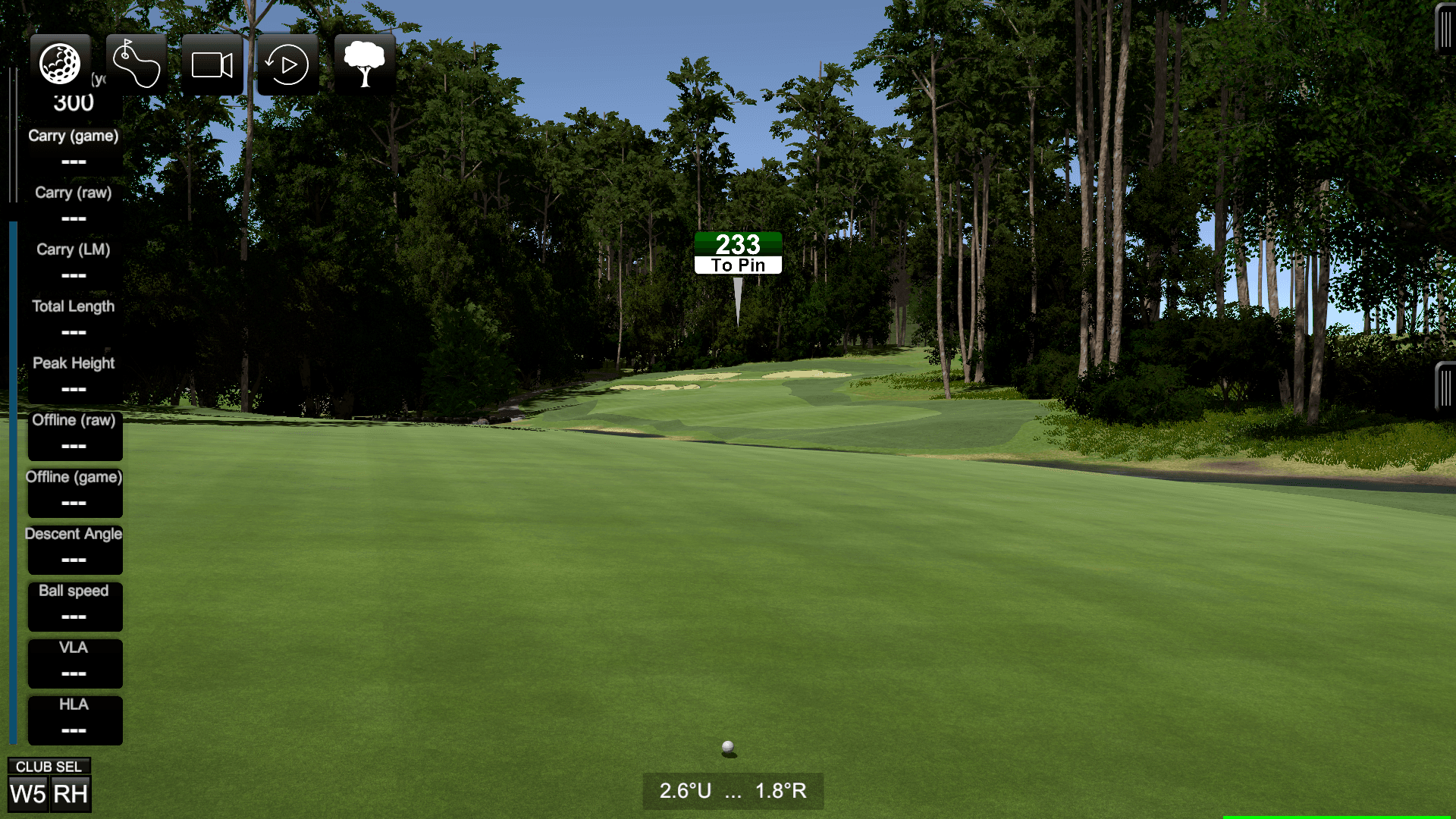Open the hole layout map icon
The image size is (1456, 819).
pos(136,64)
